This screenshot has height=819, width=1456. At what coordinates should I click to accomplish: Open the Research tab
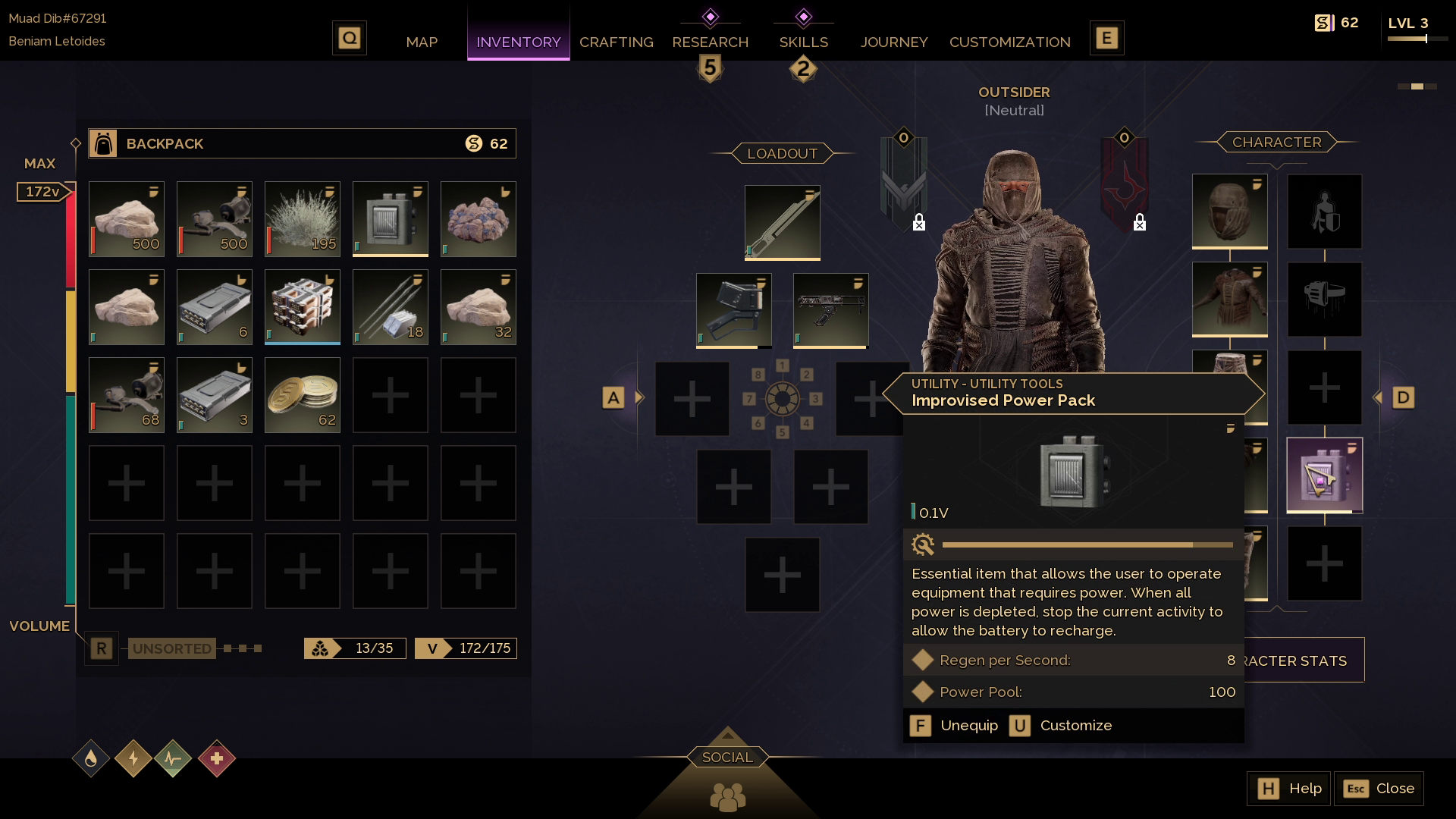[710, 42]
